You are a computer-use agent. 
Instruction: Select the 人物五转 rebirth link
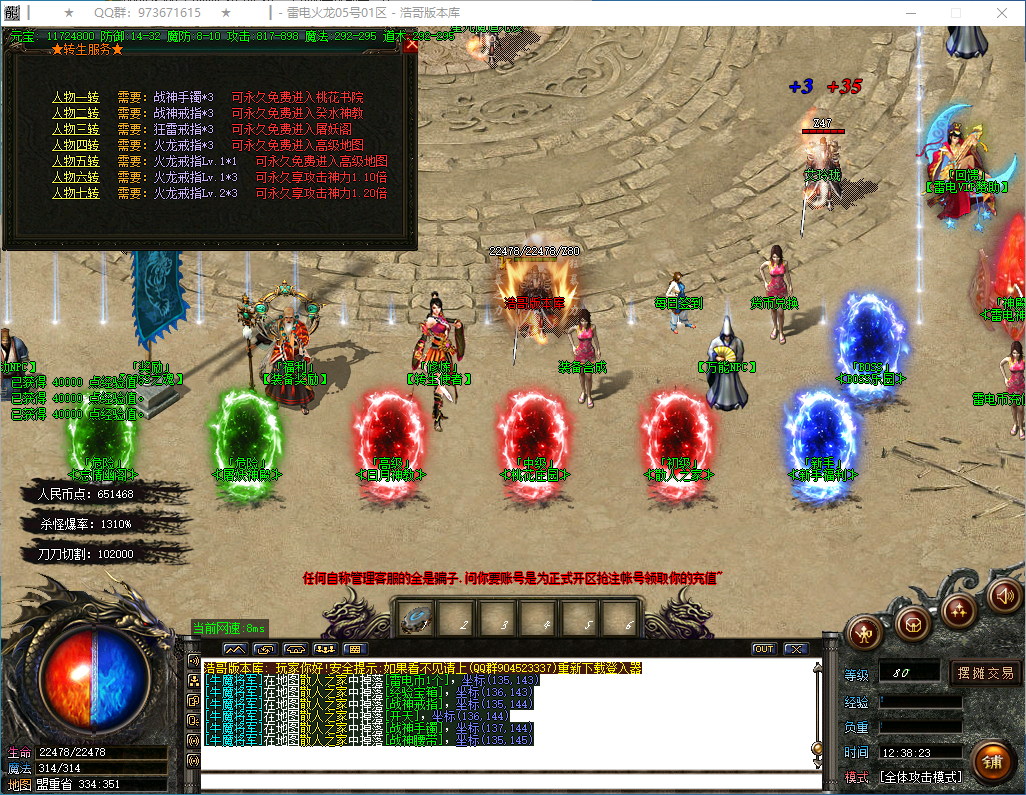pyautogui.click(x=76, y=161)
